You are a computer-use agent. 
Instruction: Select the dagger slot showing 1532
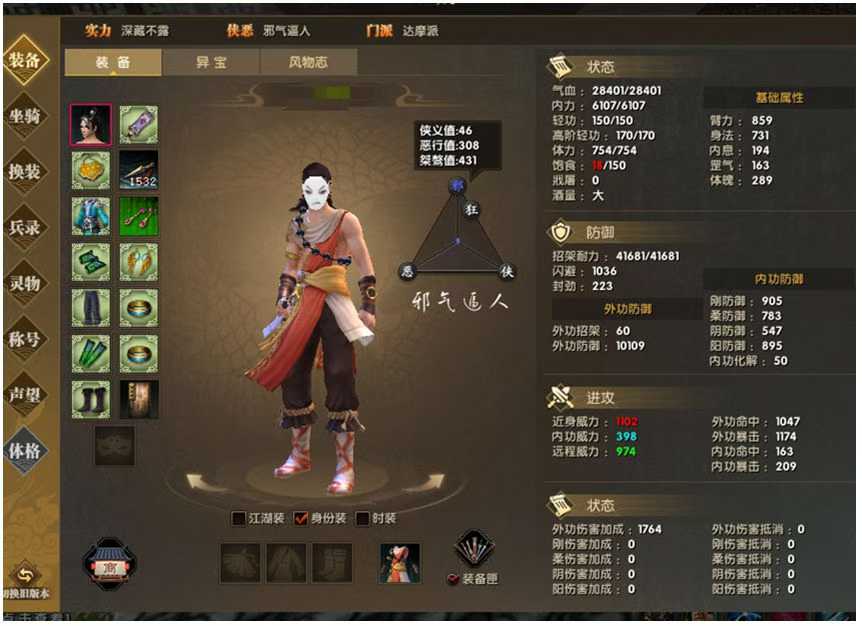click(x=139, y=170)
